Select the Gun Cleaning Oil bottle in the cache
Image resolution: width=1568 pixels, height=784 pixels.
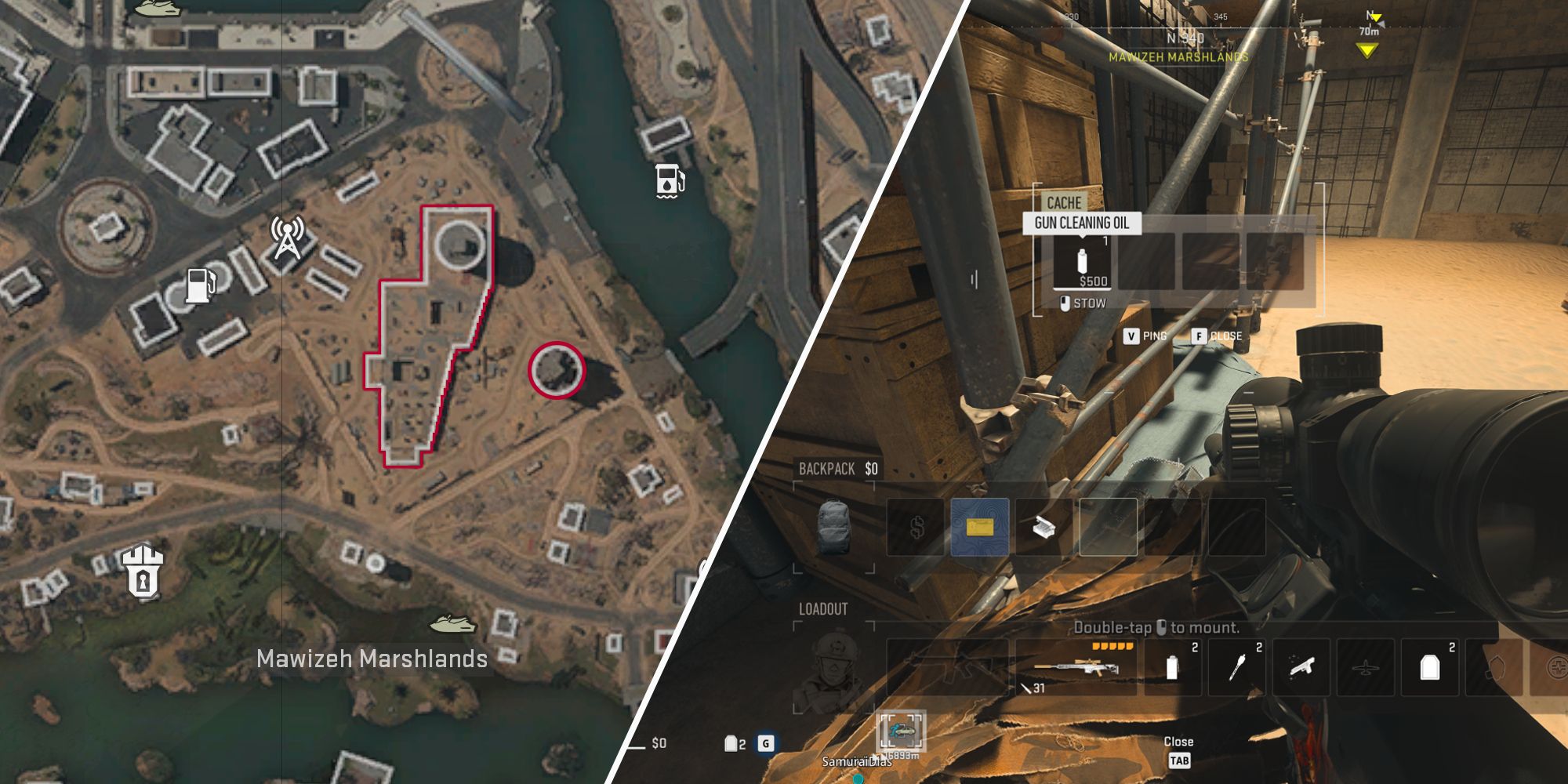(x=1082, y=262)
